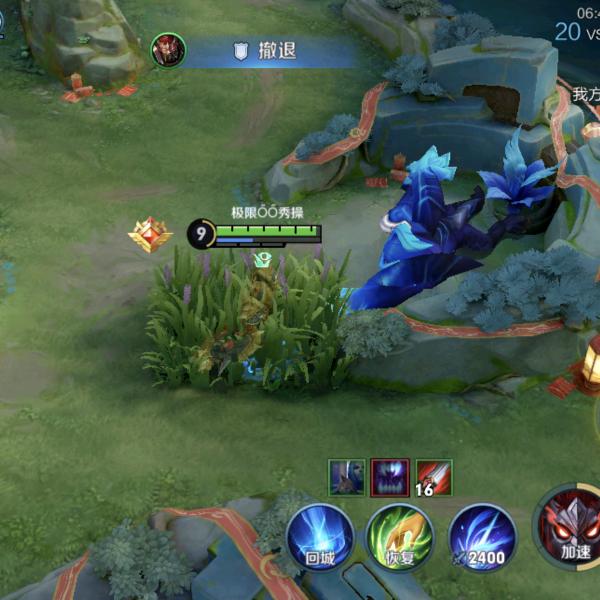Click the purple fanged monster icon
The height and width of the screenshot is (600, 600).
[x=390, y=477]
